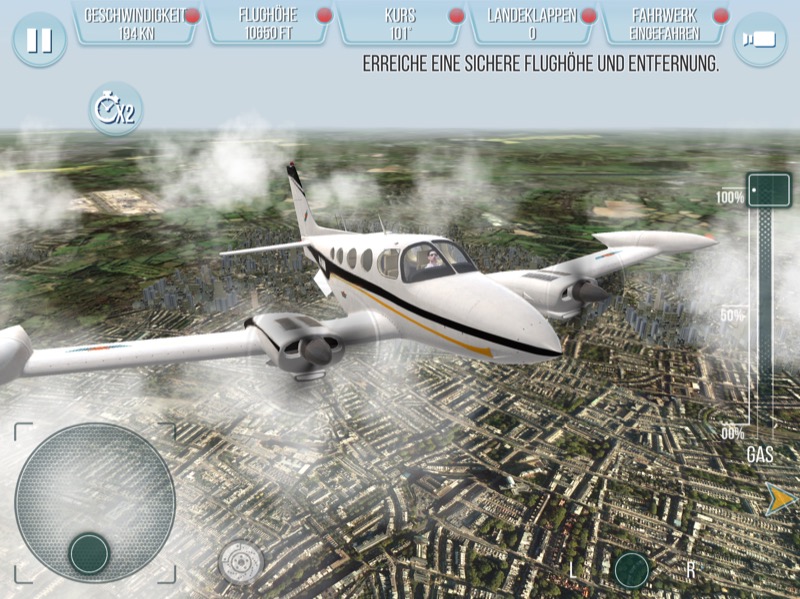800x599 pixels.
Task: Tap the GAS throttle slider handle
Action: tap(768, 189)
